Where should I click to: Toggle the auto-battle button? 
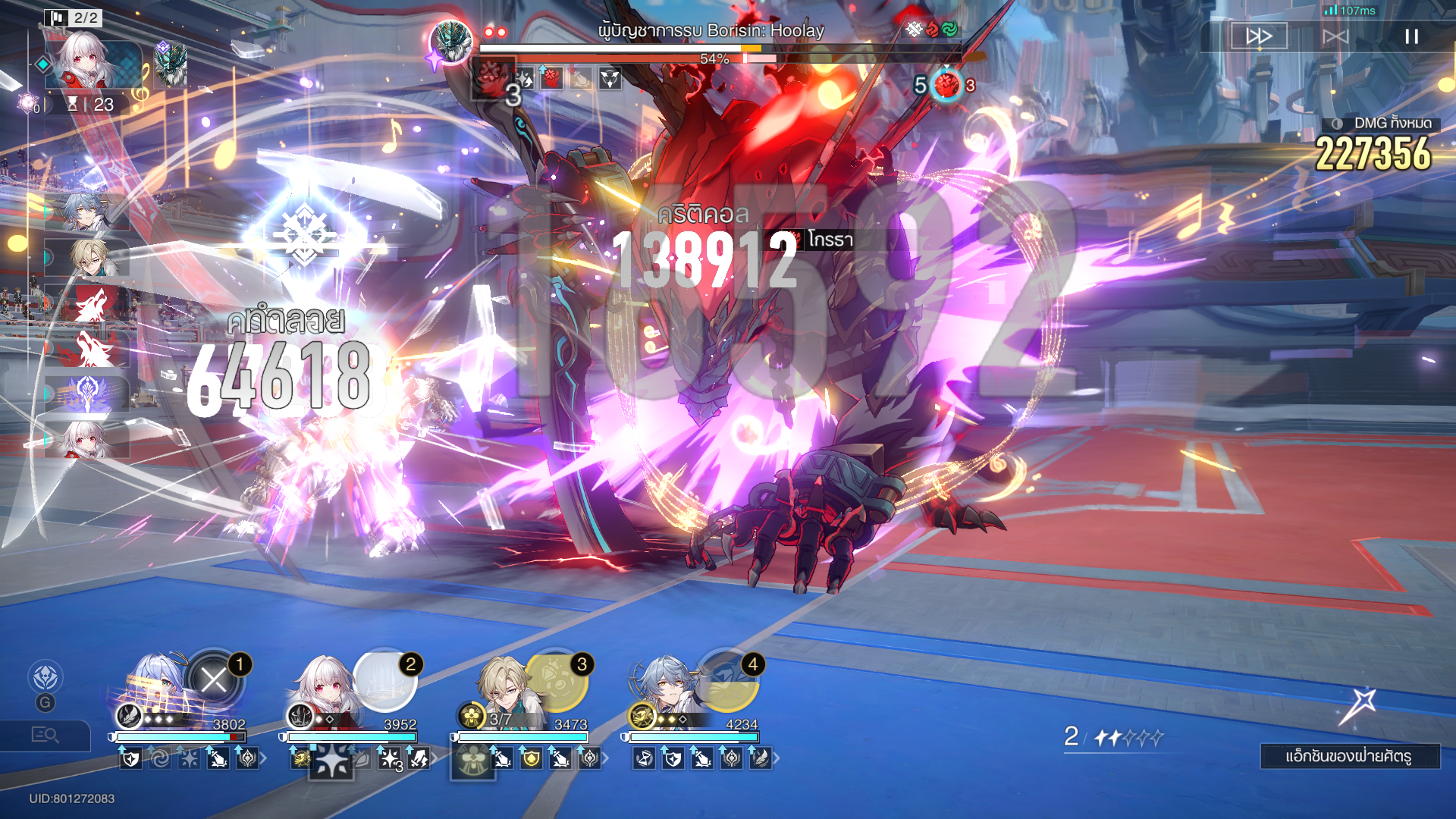click(x=1335, y=36)
